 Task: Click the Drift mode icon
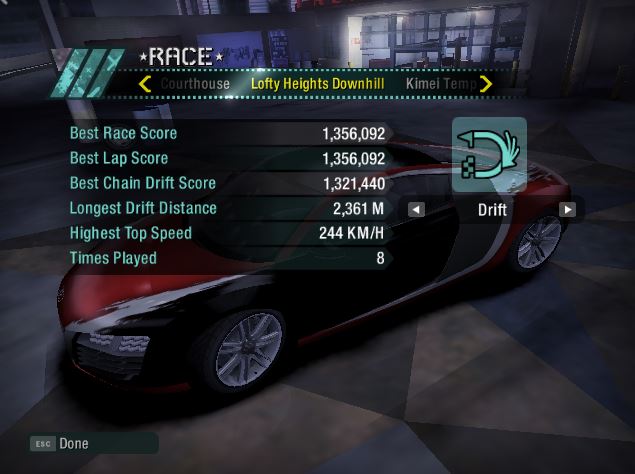[x=489, y=154]
